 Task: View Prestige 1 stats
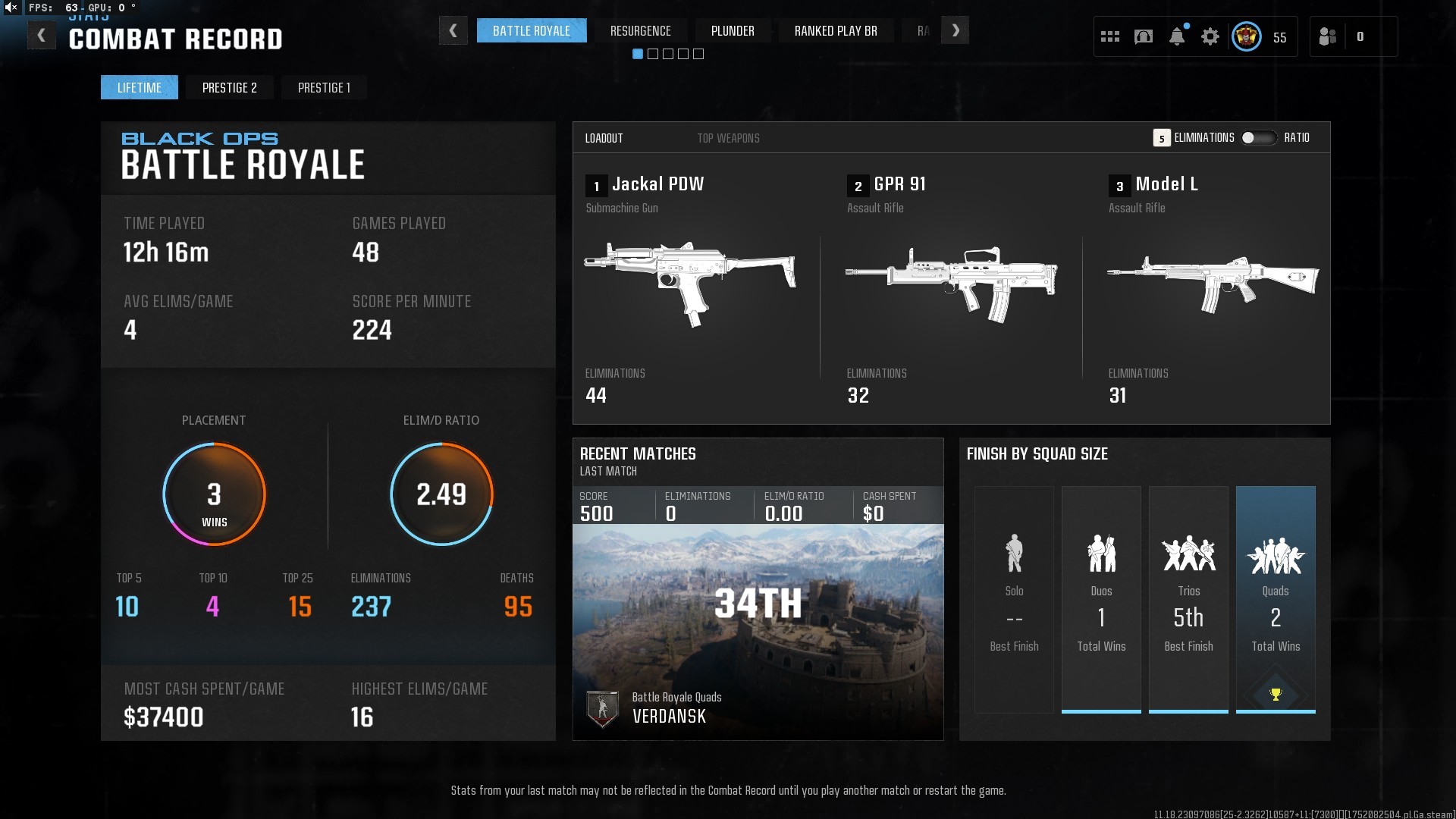pos(324,88)
